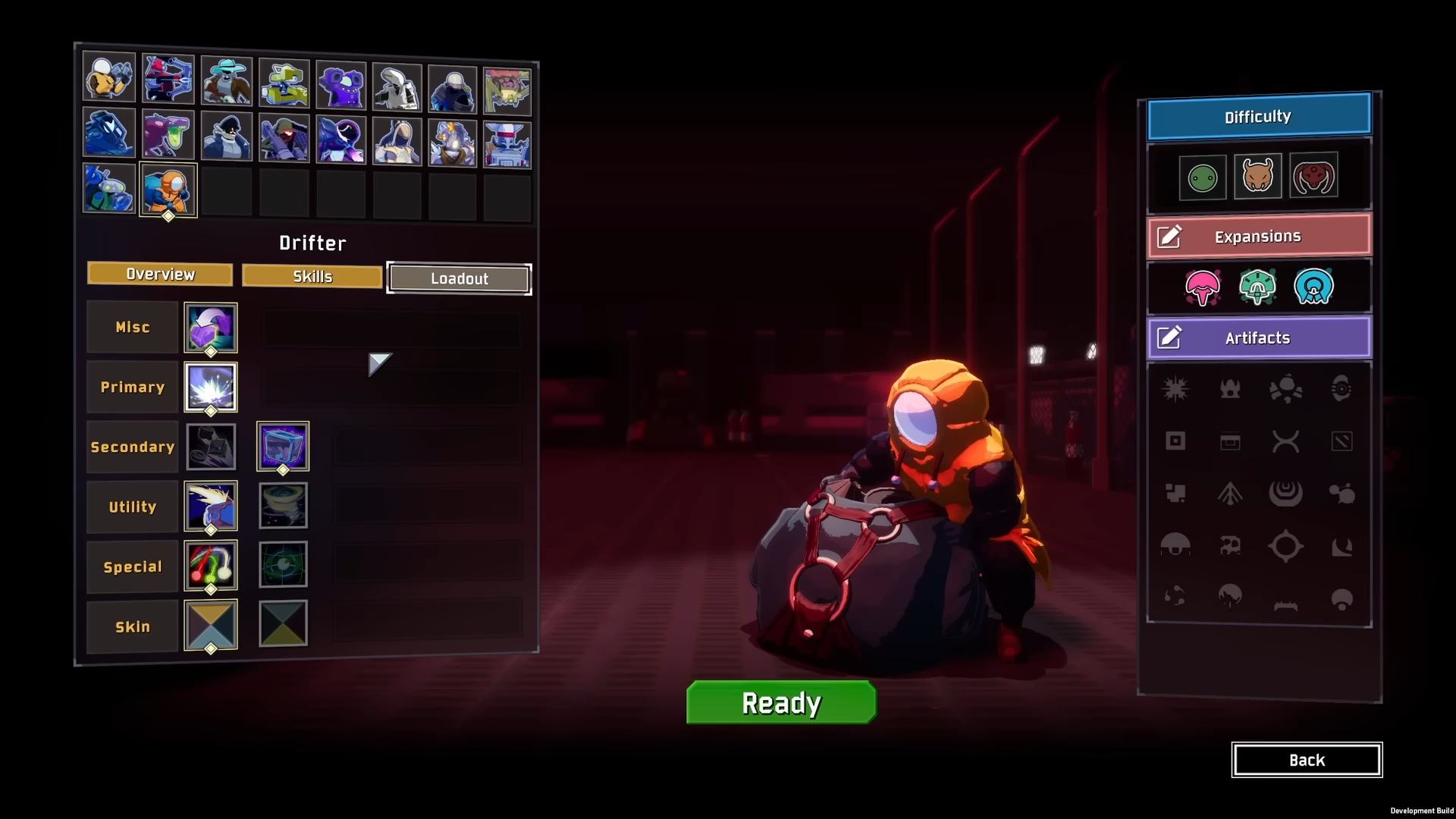
Task: Select the Drizzle difficulty icon
Action: pos(1202,176)
